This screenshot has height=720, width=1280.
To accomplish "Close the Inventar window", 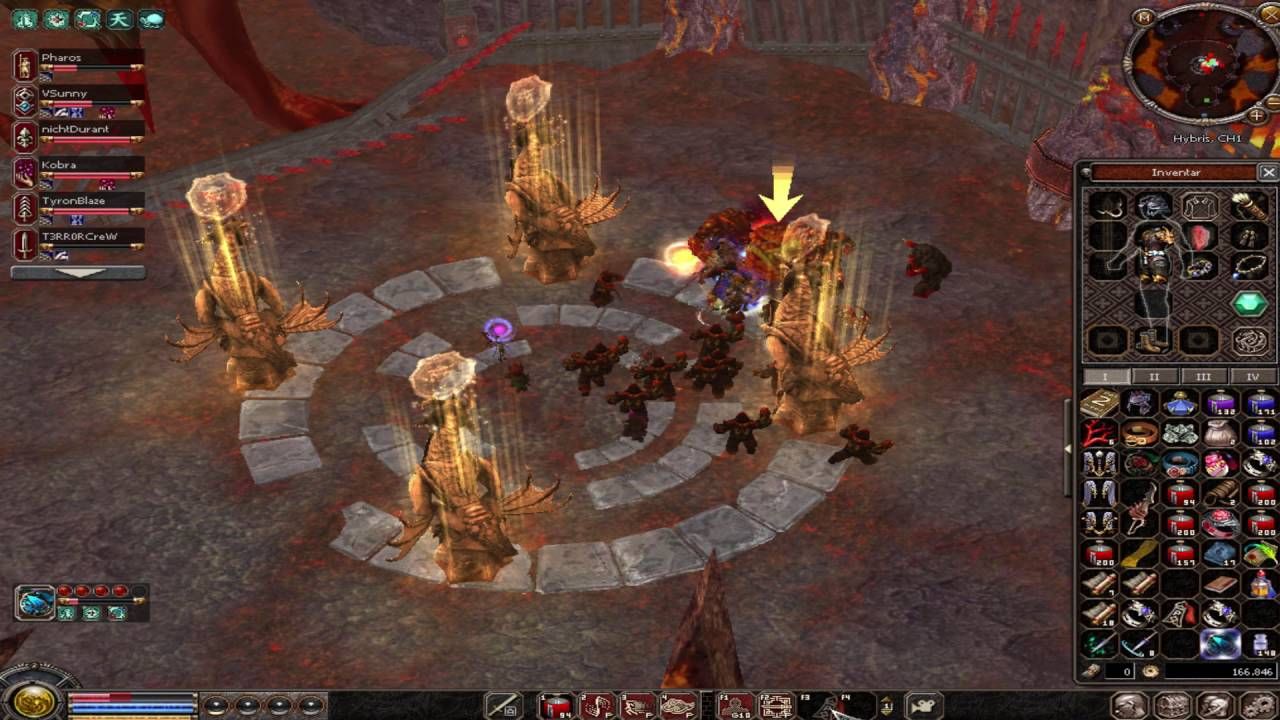I will click(x=1268, y=172).
